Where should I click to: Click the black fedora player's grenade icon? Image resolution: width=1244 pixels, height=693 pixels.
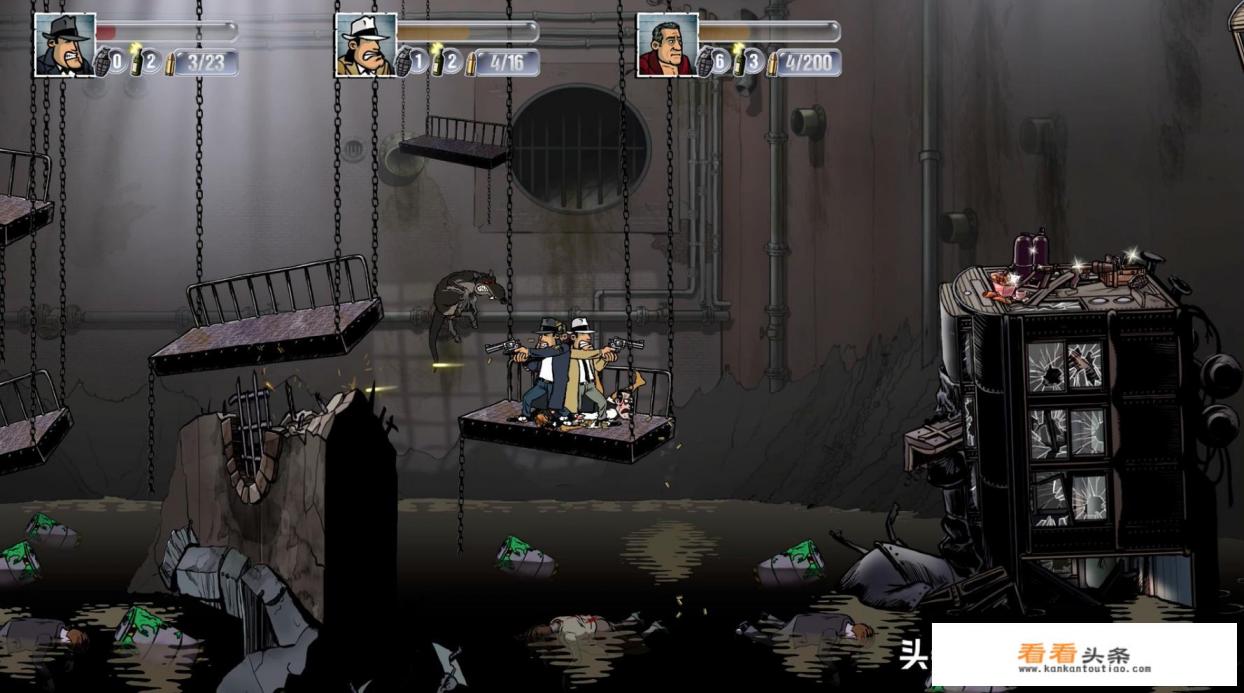[x=102, y=61]
